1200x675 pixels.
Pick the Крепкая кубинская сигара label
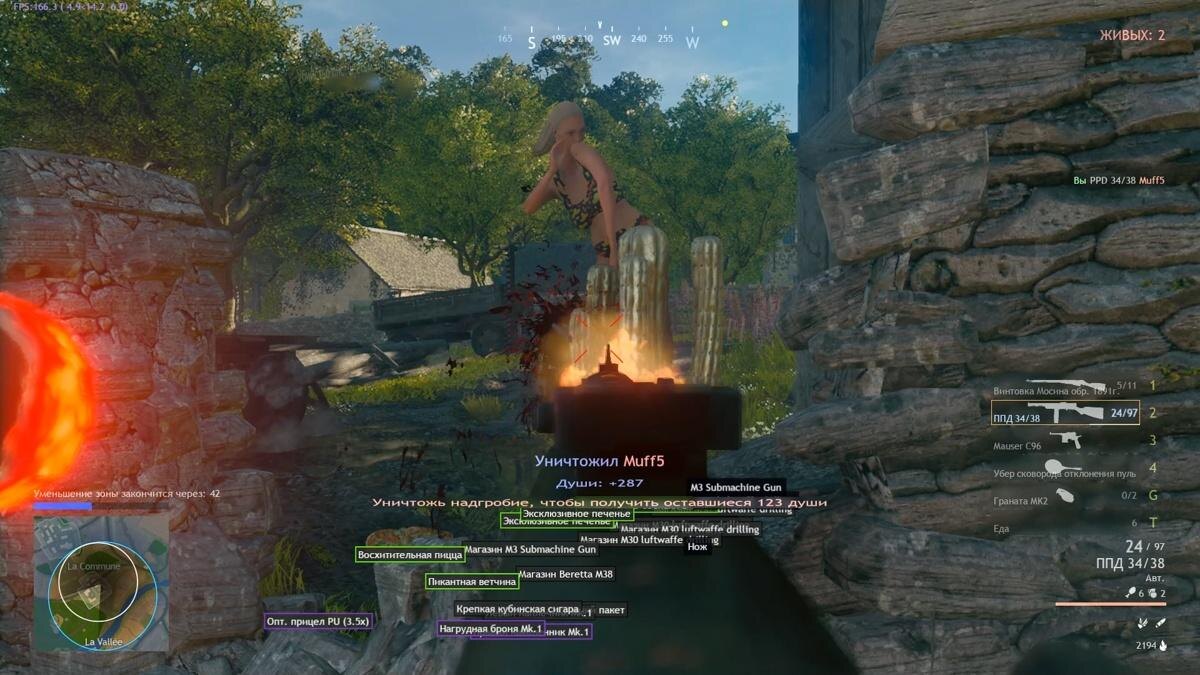pyautogui.click(x=516, y=609)
